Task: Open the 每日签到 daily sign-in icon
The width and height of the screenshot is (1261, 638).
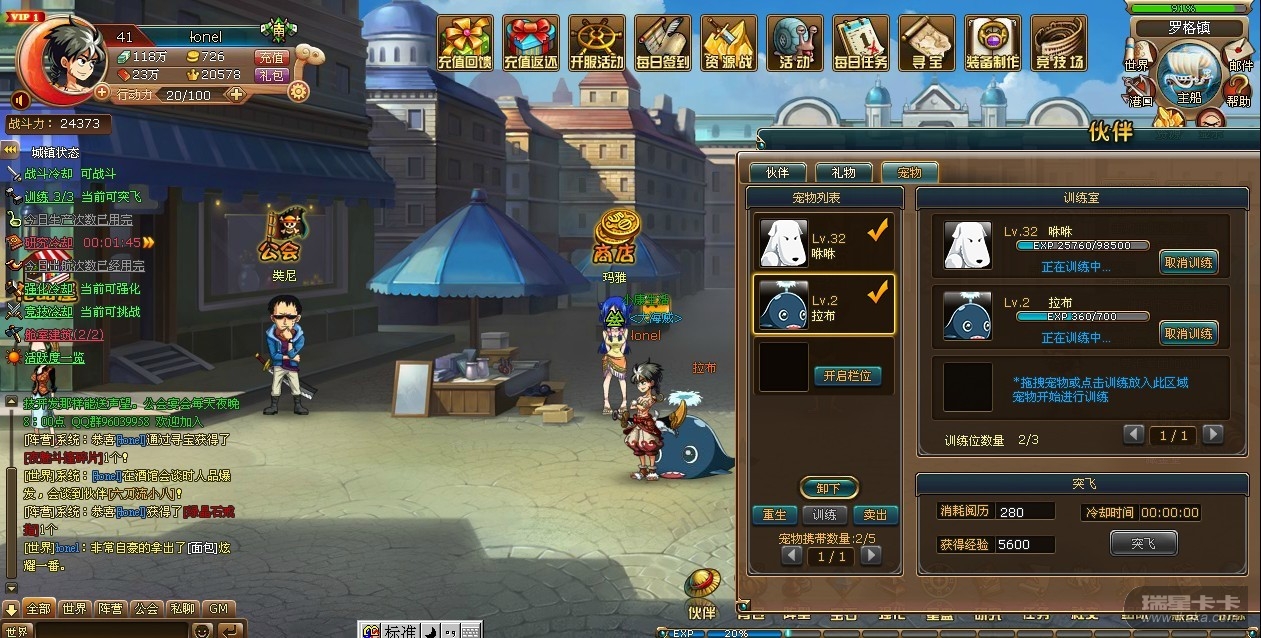Action: (662, 43)
